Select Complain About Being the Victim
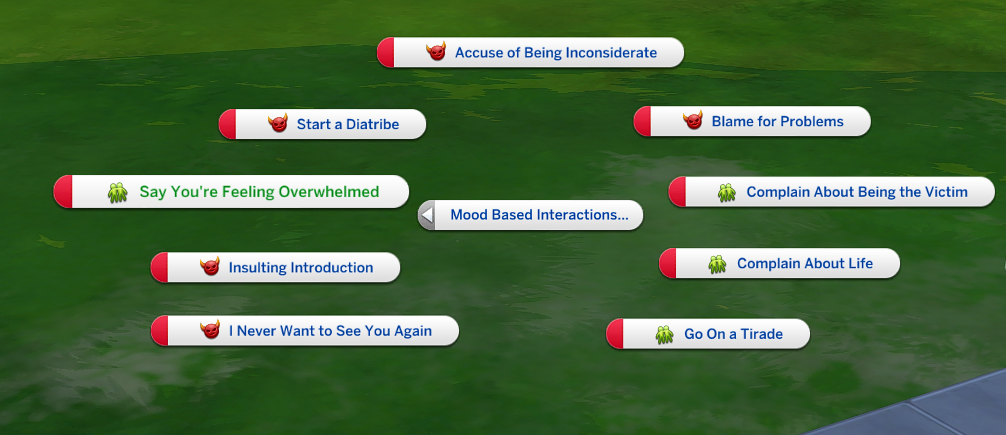 (856, 192)
